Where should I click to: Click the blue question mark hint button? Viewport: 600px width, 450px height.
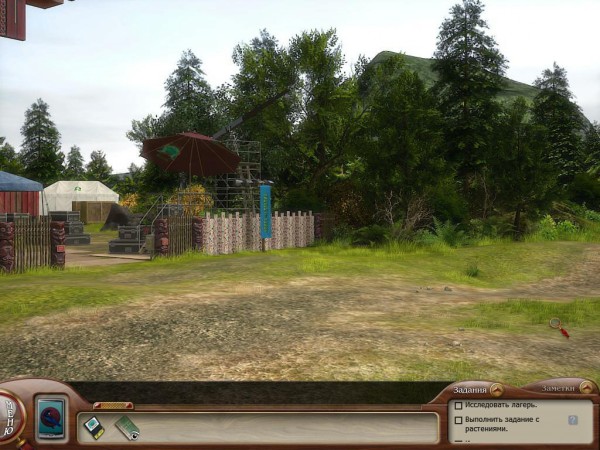coord(573,420)
